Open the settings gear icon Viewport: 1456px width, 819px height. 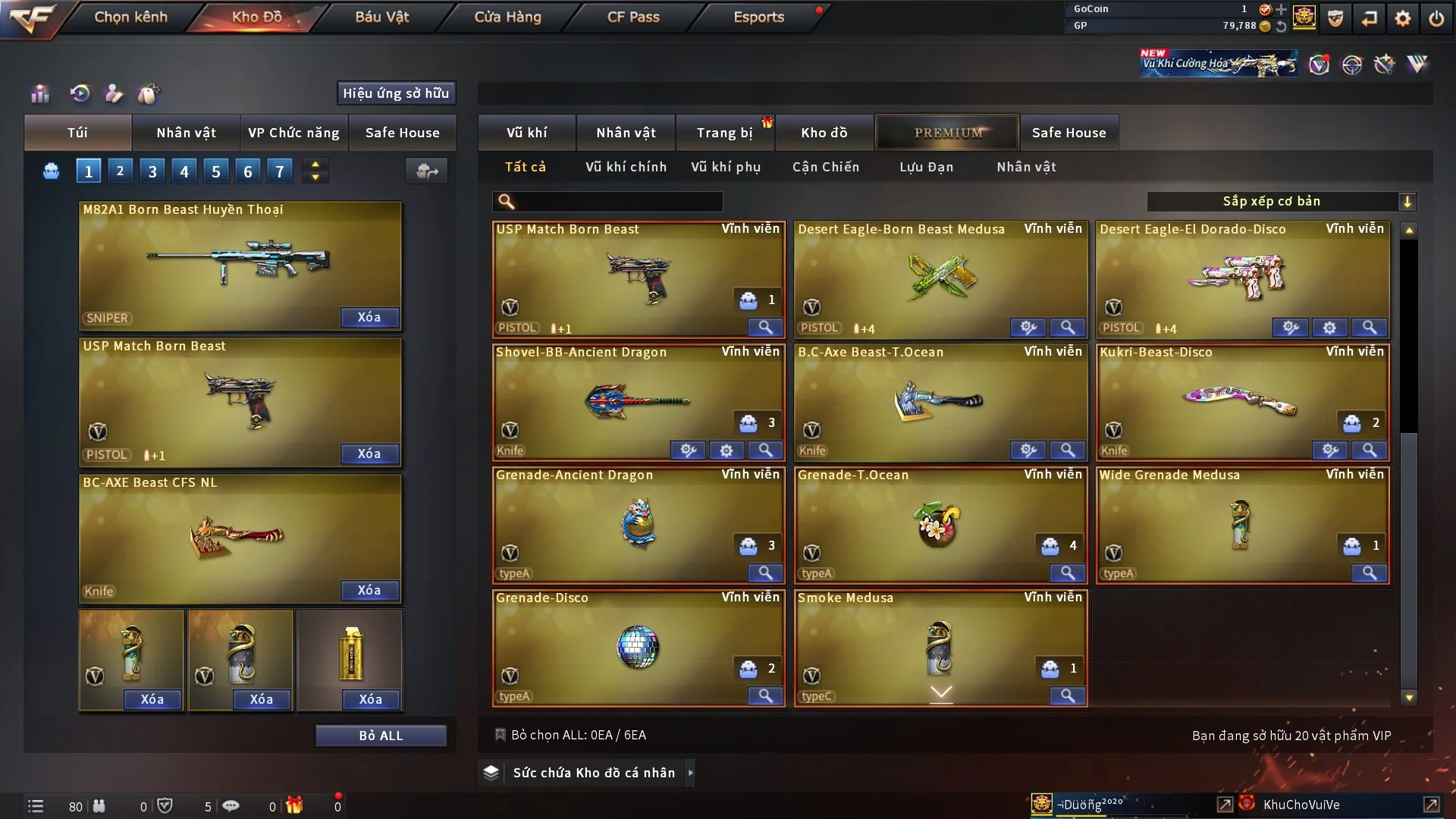(x=1403, y=18)
